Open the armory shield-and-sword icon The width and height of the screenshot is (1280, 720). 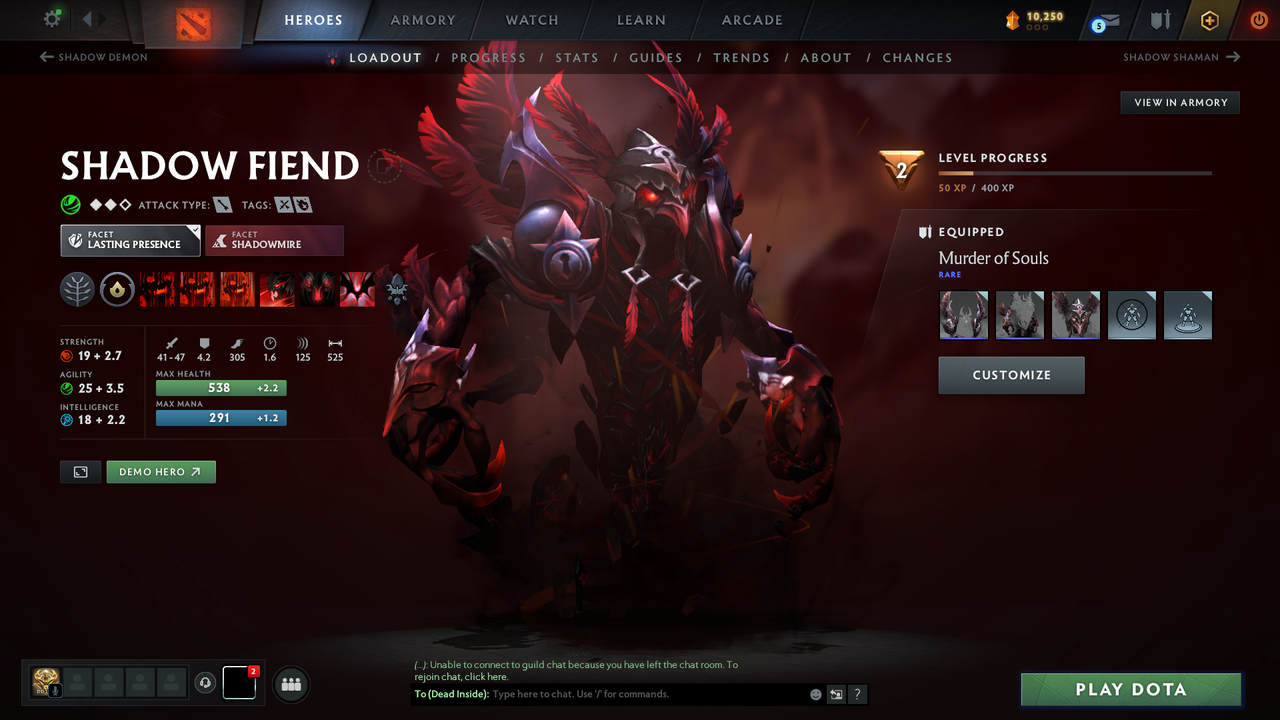[x=1159, y=19]
